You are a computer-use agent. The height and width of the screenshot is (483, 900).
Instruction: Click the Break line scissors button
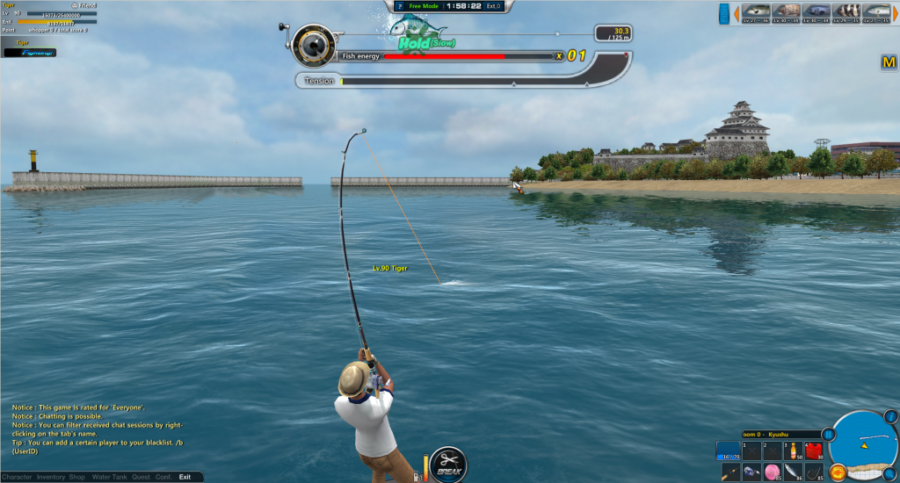click(x=448, y=463)
